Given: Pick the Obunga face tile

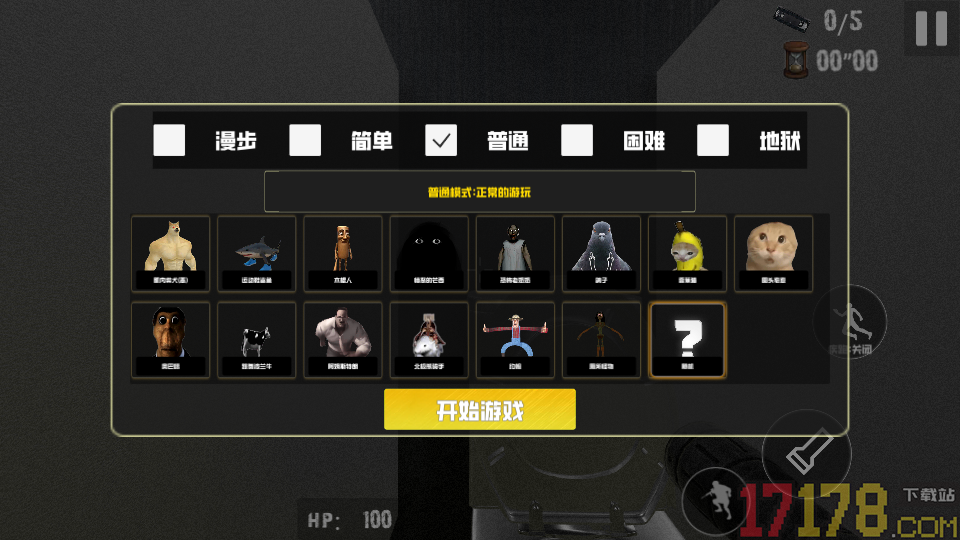Looking at the screenshot, I should tap(171, 340).
